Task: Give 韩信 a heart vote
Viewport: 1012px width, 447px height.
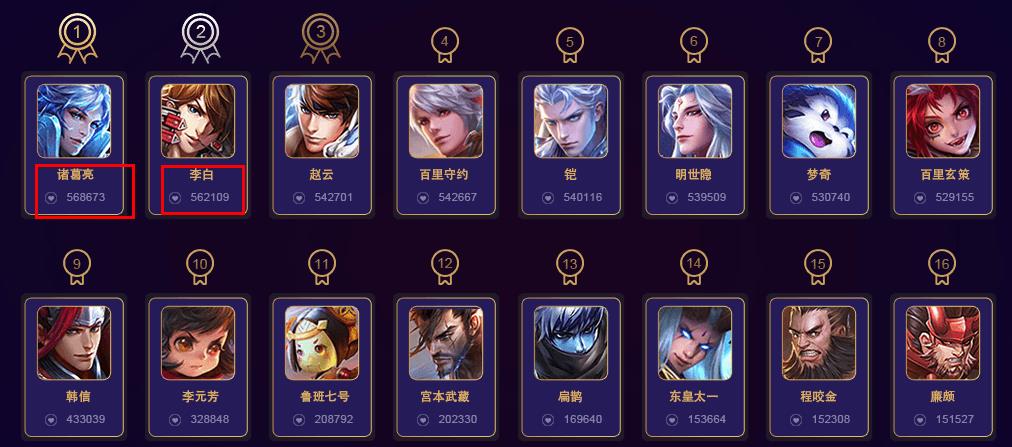Action: coord(51,420)
